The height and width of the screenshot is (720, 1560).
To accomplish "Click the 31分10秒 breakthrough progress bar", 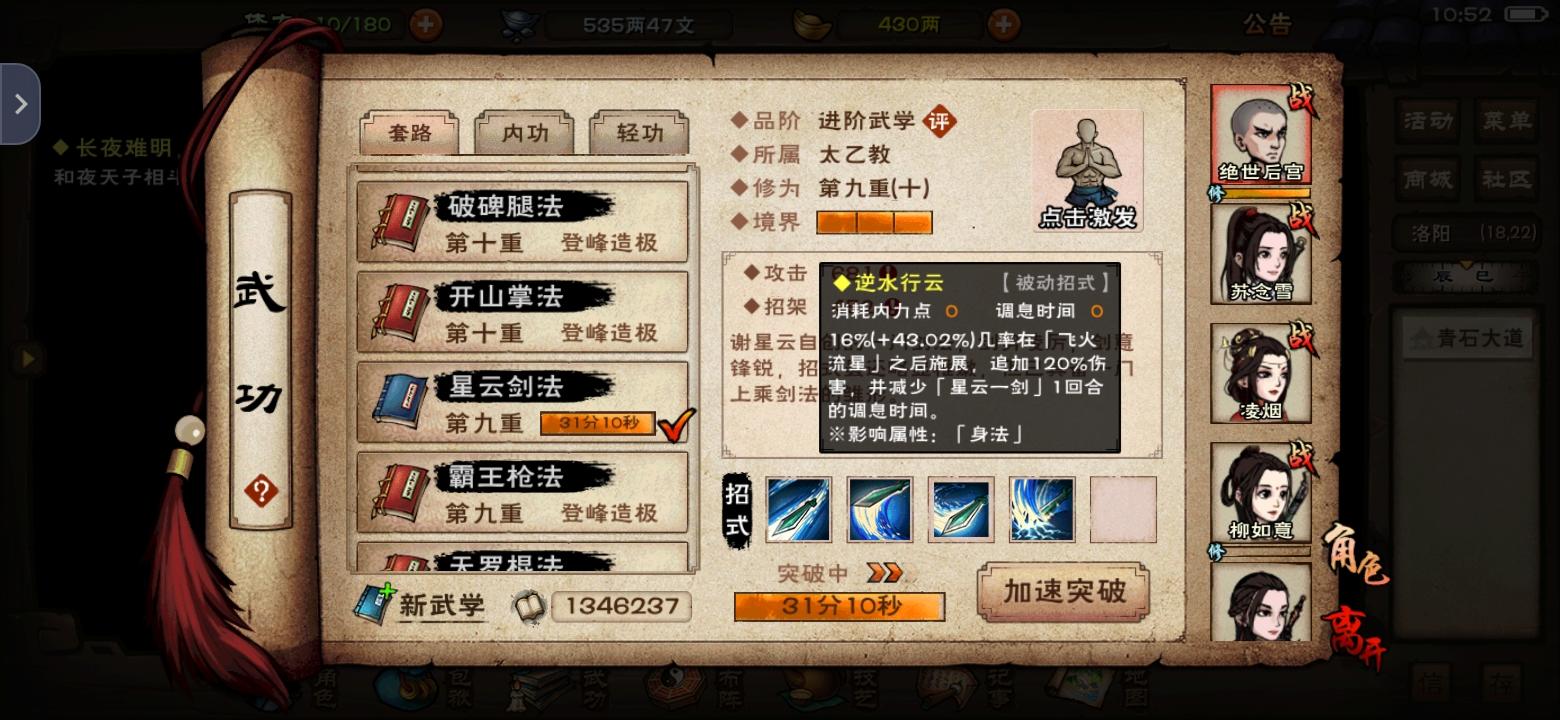I will pyautogui.click(x=838, y=606).
